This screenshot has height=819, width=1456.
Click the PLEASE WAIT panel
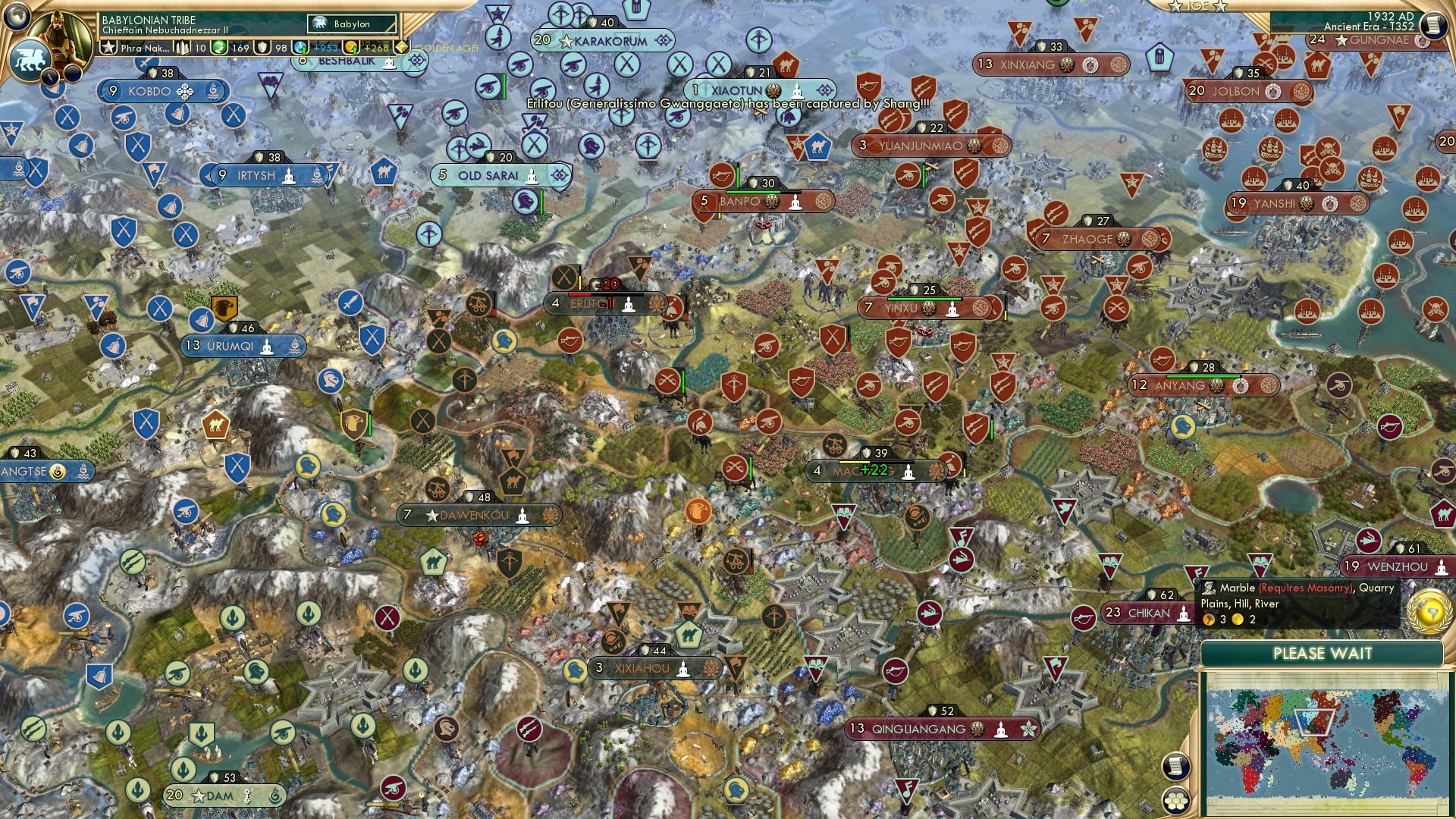(1323, 653)
